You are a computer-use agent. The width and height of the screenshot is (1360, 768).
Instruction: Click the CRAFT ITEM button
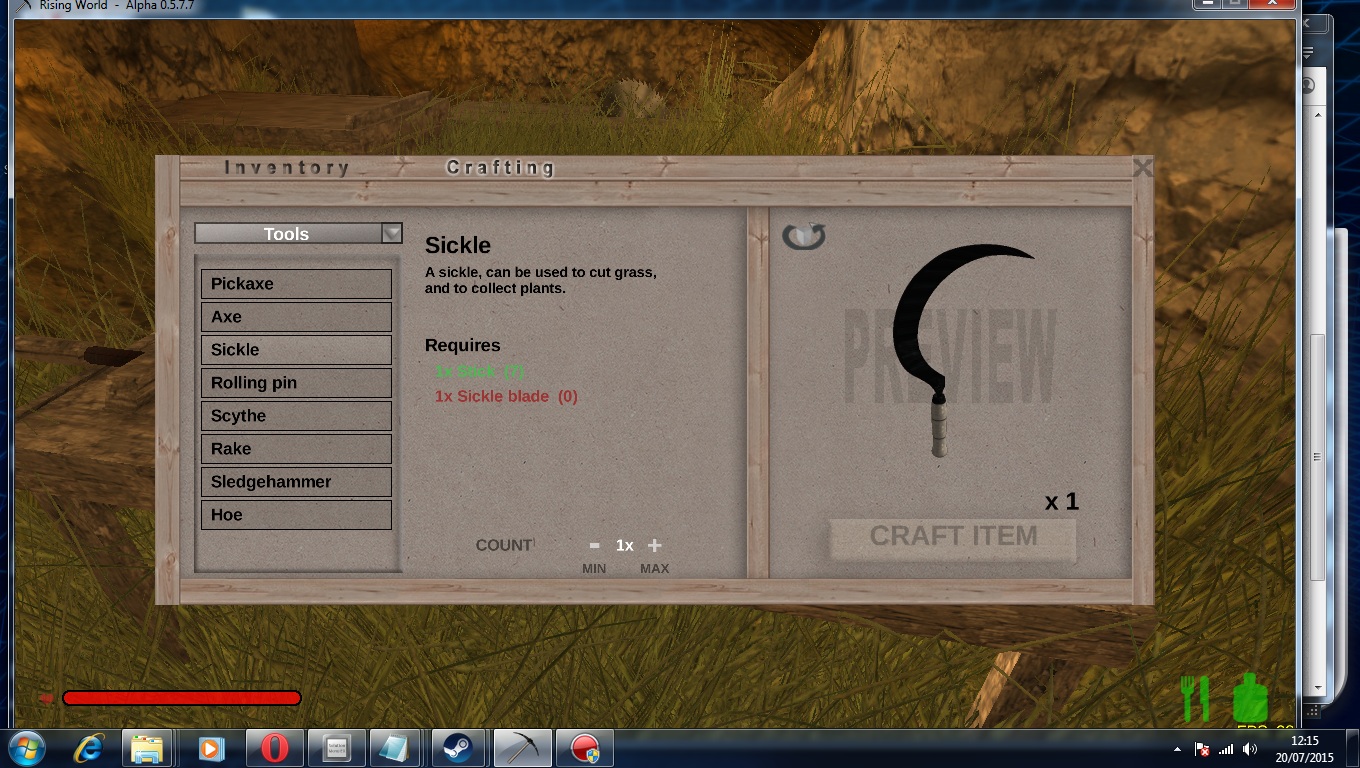coord(953,537)
